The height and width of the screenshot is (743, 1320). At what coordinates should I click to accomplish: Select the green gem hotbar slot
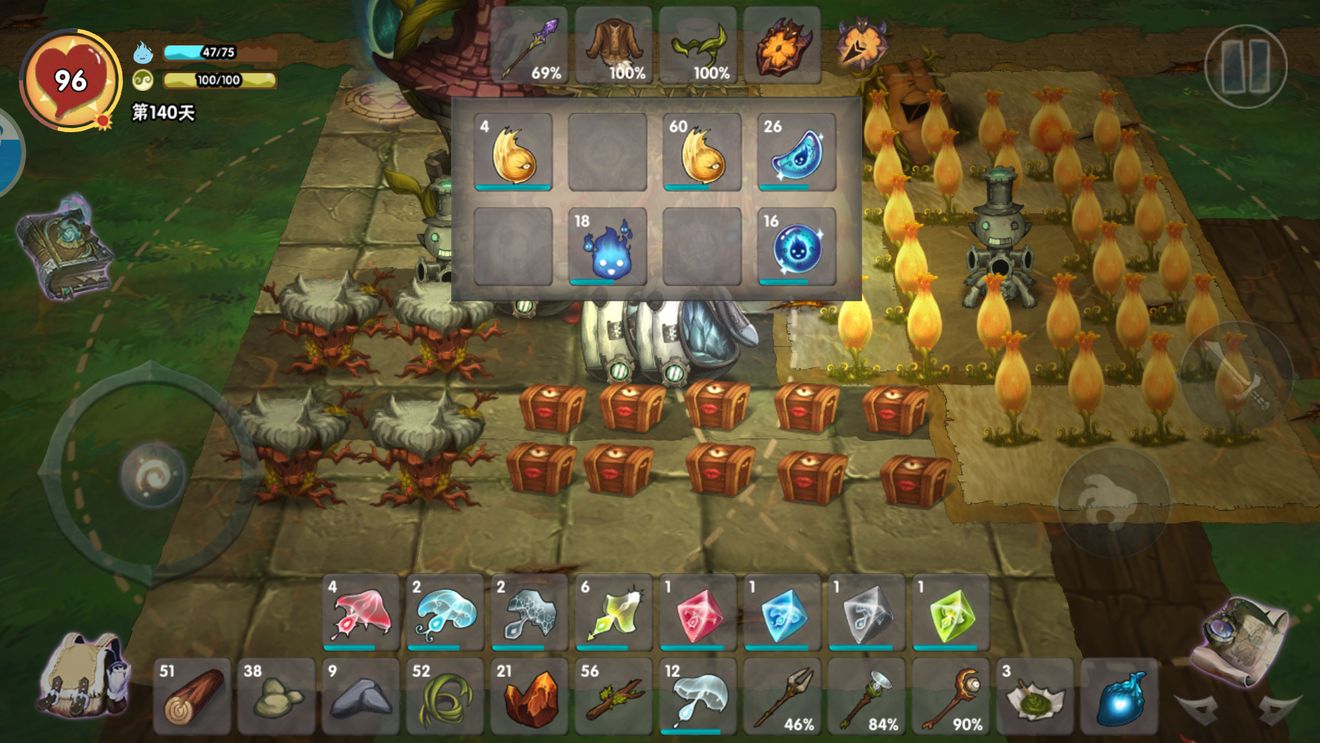point(949,612)
